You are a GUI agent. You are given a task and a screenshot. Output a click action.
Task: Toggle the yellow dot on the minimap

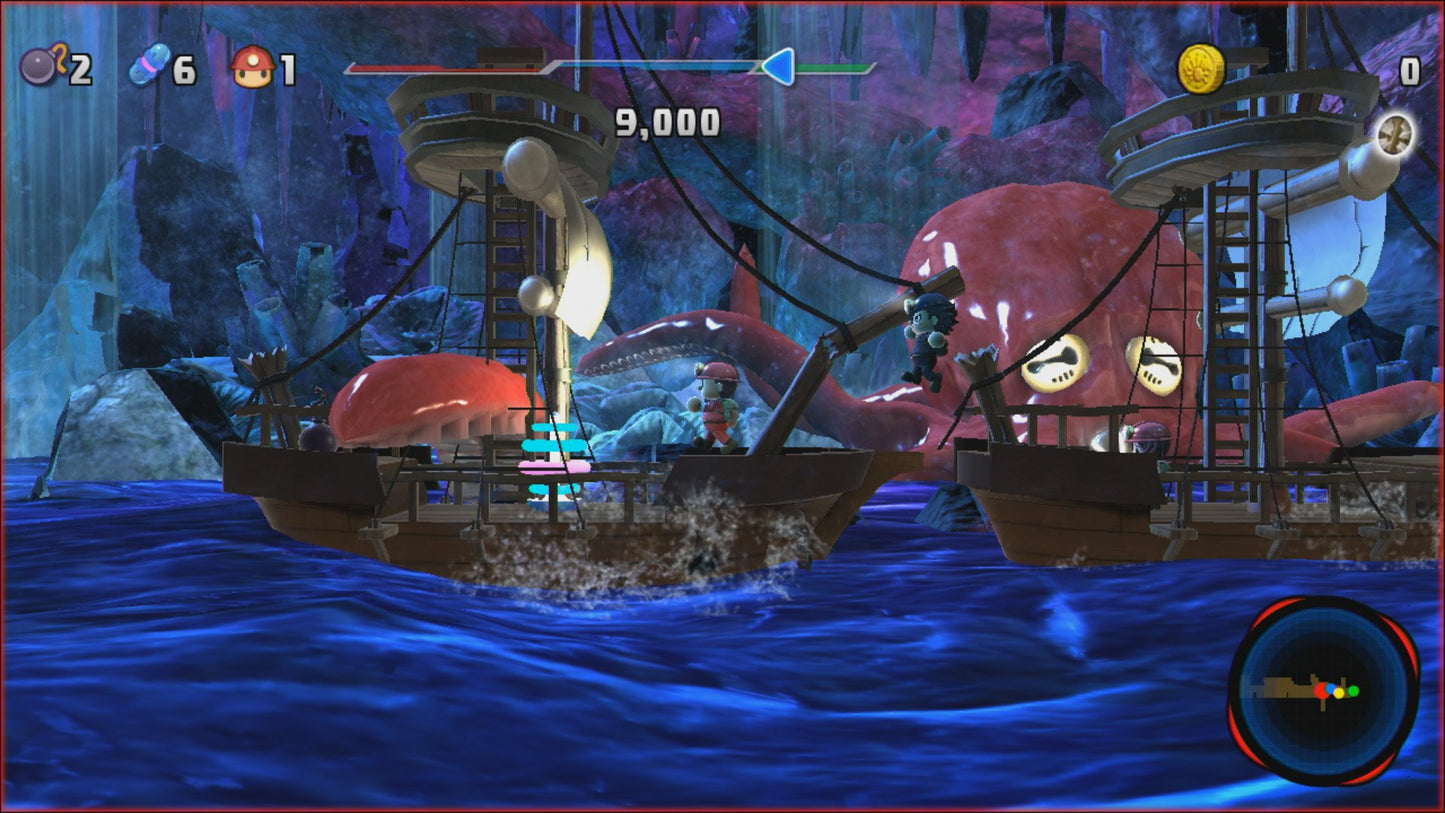1339,693
